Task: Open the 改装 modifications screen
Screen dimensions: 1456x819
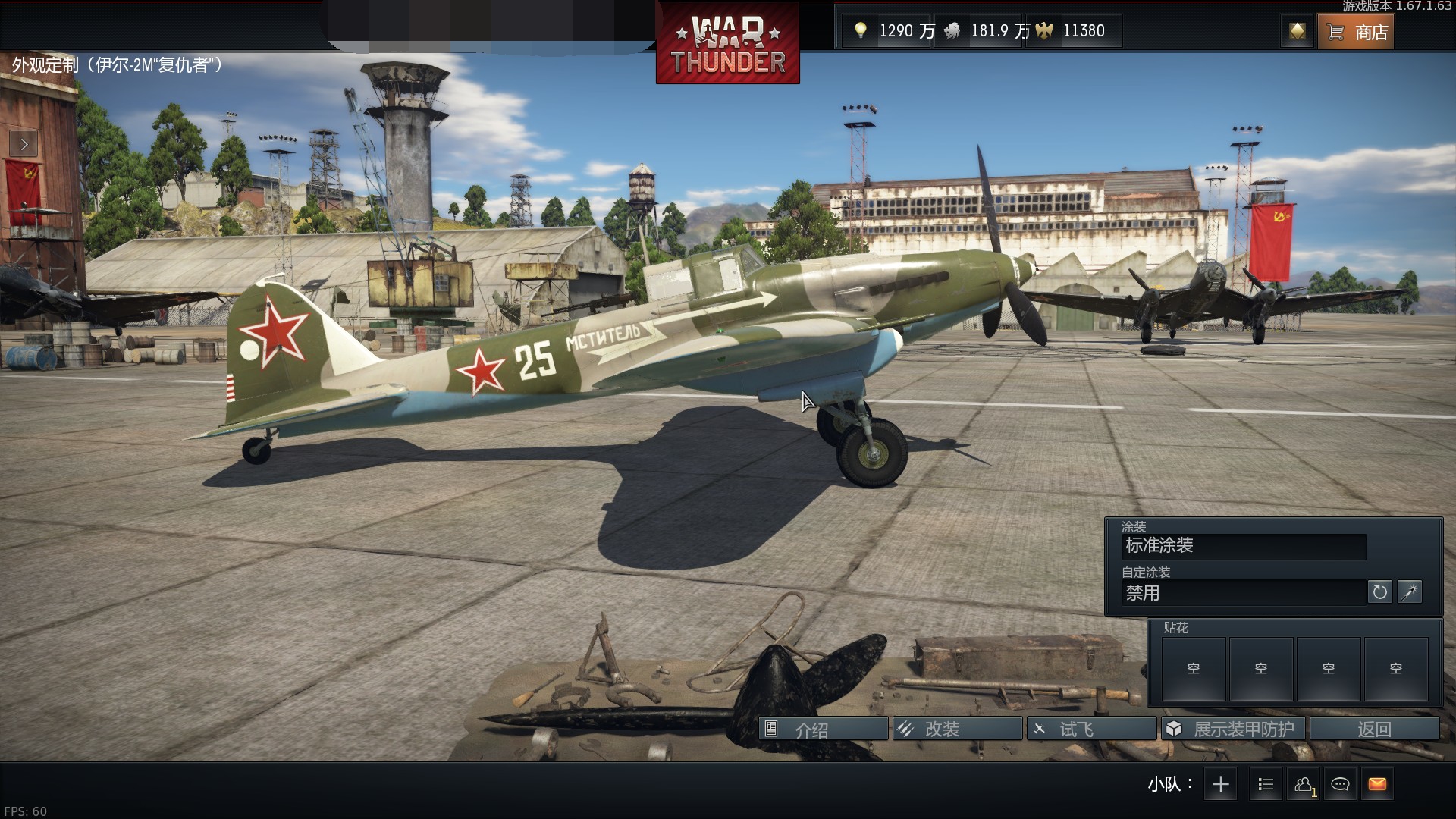Action: pyautogui.click(x=957, y=730)
